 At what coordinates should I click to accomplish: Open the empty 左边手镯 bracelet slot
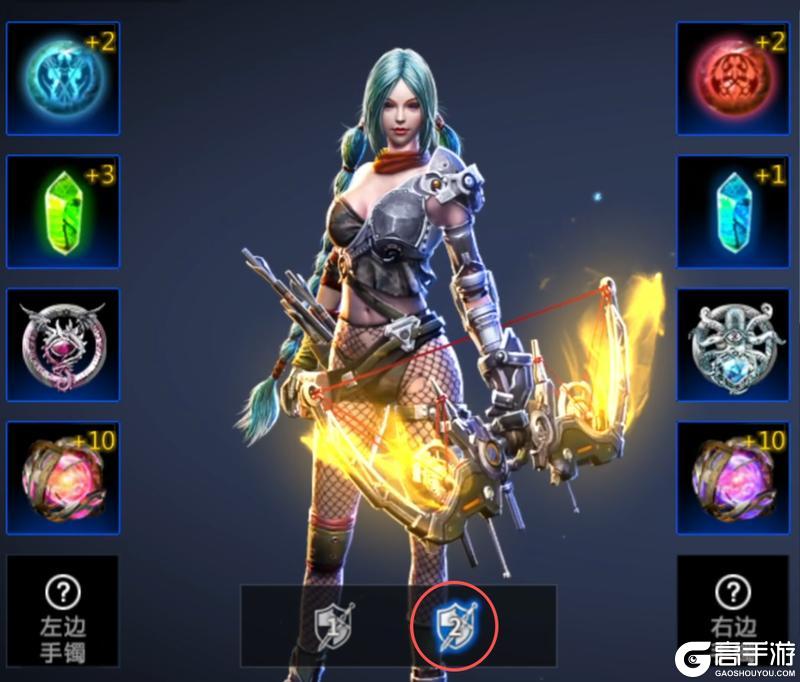coord(62,610)
